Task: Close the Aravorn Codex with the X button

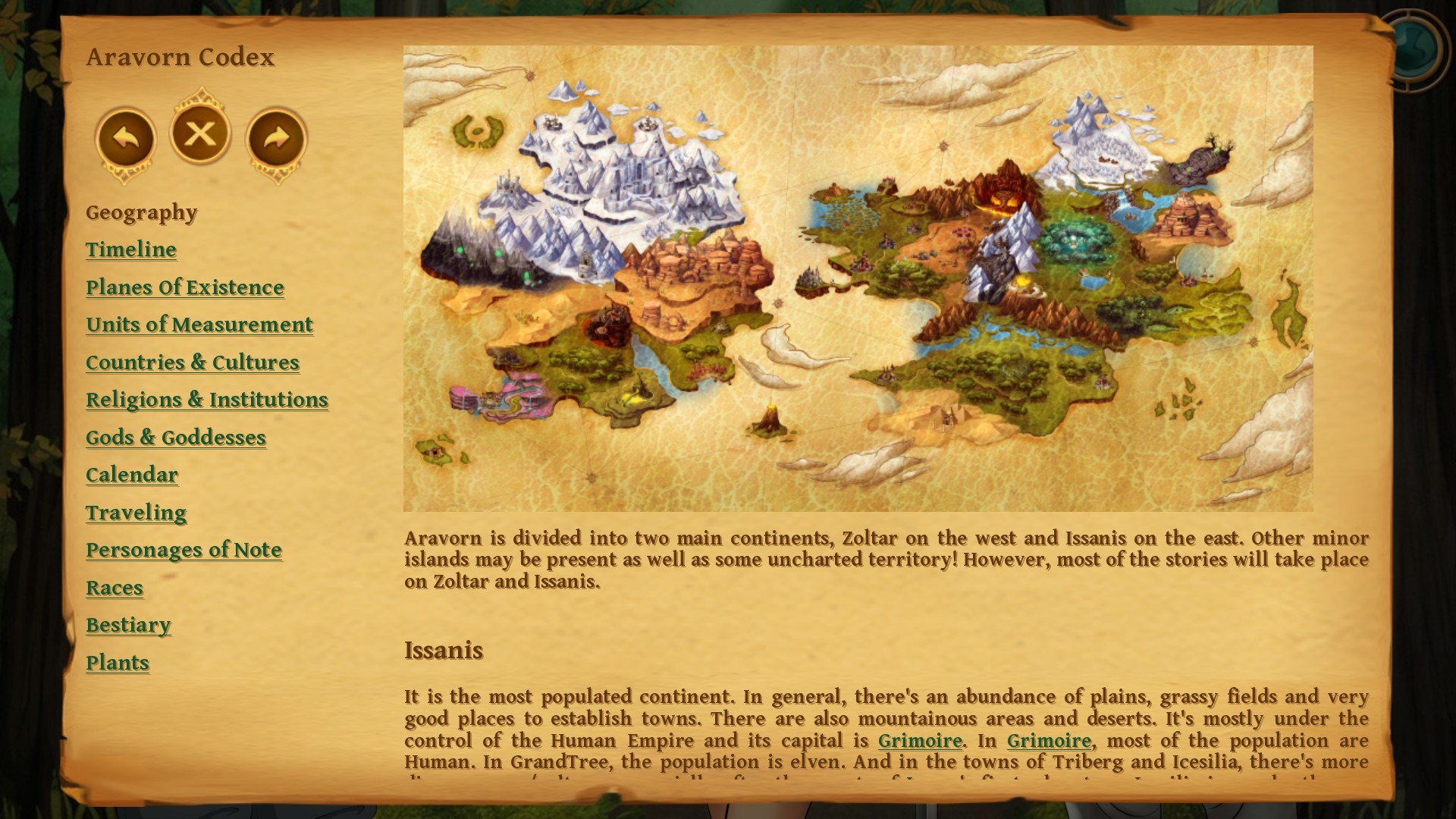Action: point(199,133)
